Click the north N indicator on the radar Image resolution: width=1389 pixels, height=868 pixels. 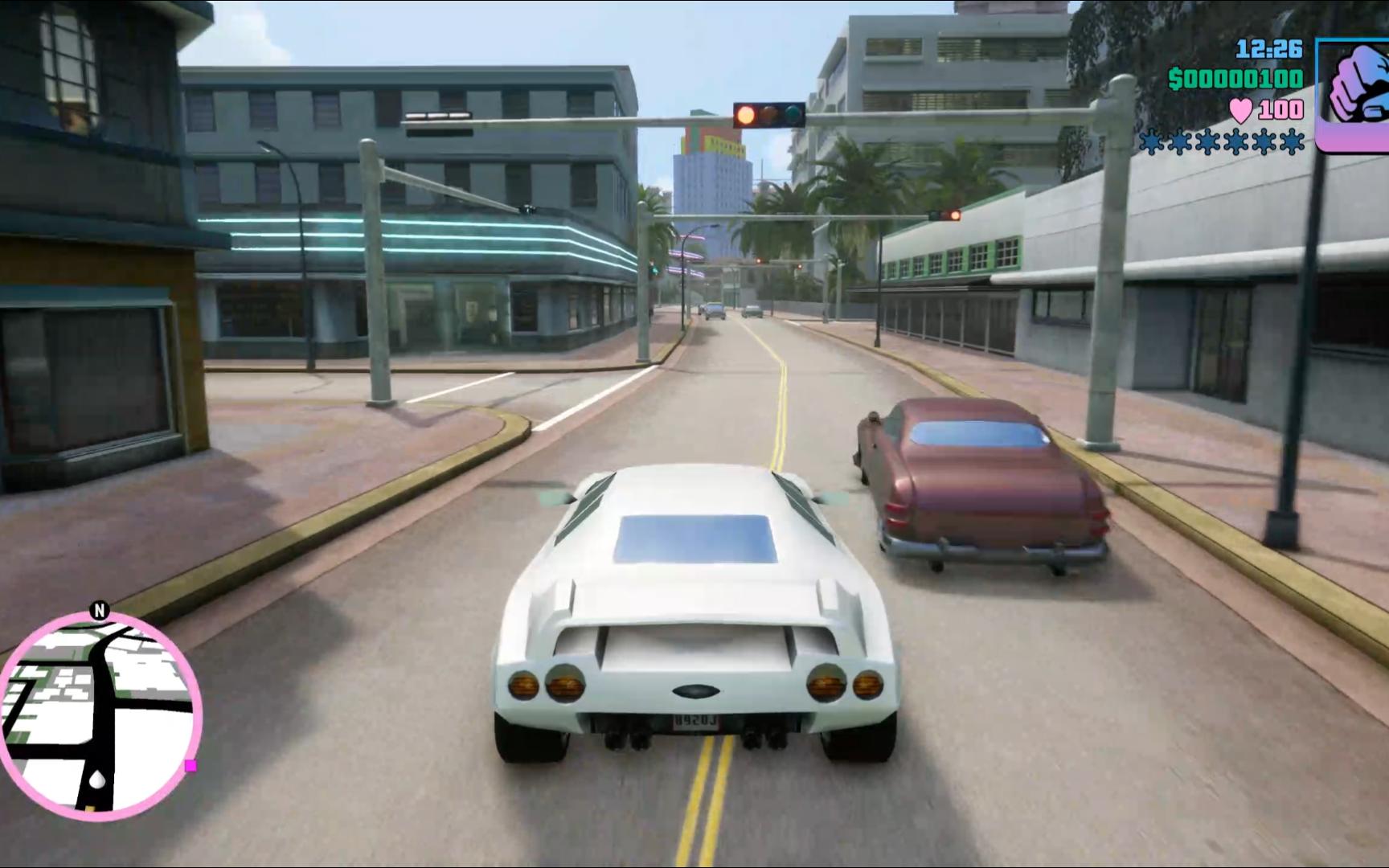point(100,611)
